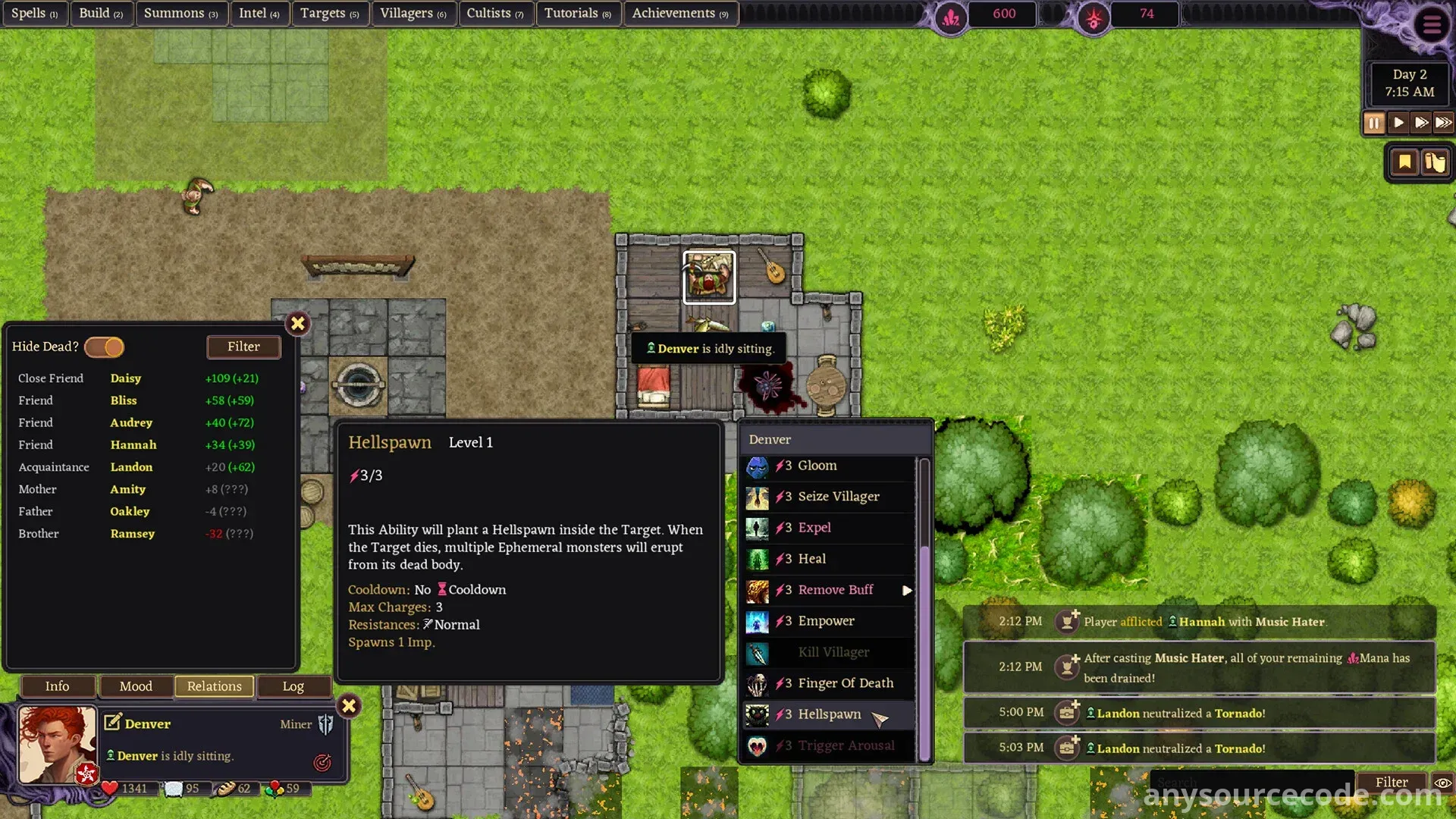Switch to the Log tab
The width and height of the screenshot is (1456, 819).
pos(293,686)
